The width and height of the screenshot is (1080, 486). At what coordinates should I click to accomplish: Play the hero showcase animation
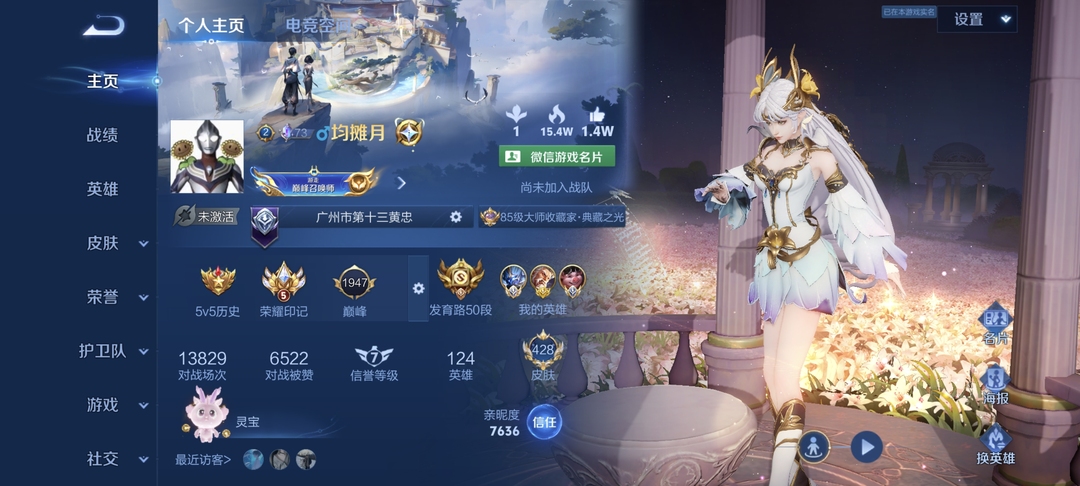pyautogui.click(x=866, y=446)
